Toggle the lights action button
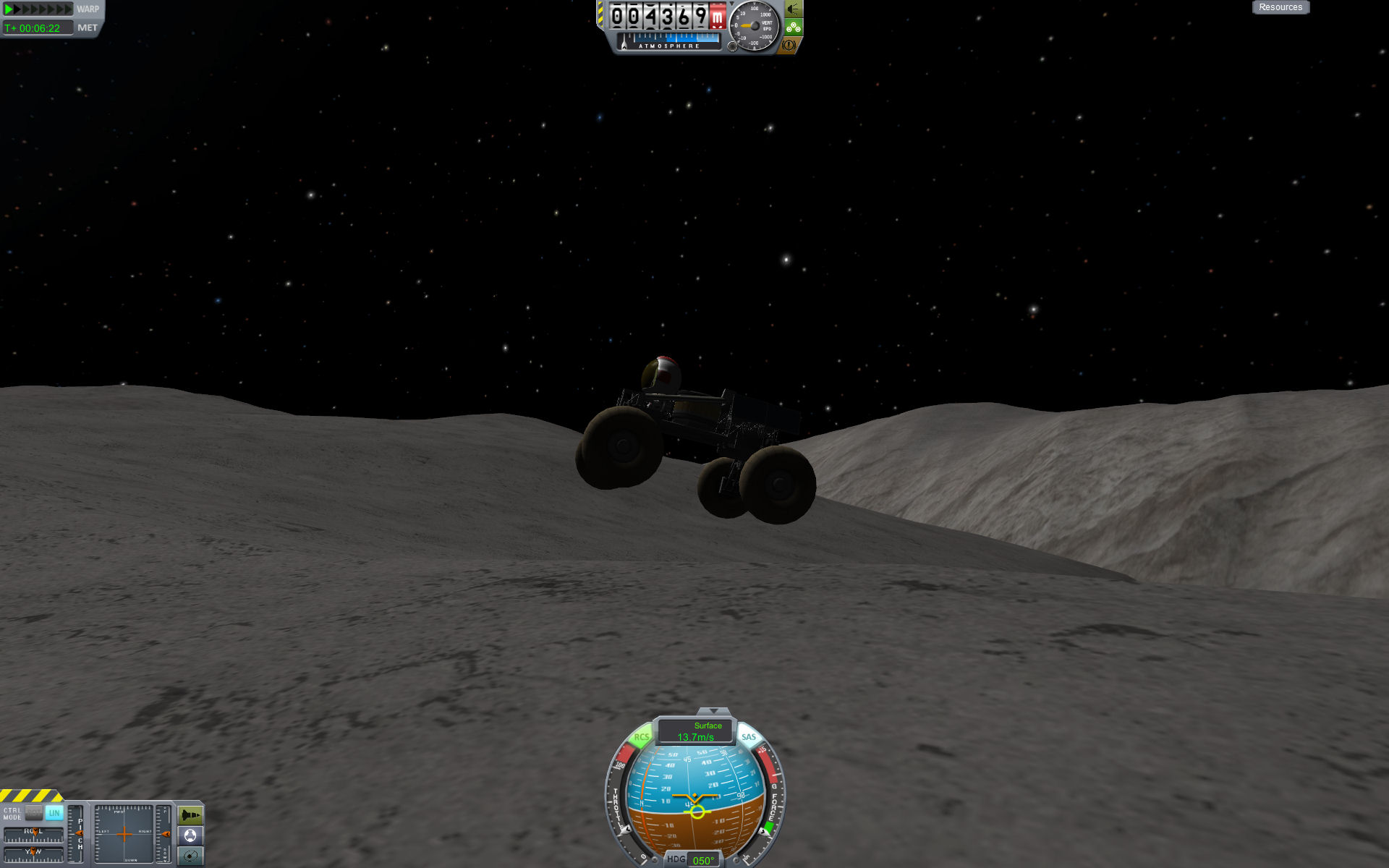1389x868 pixels. [x=794, y=9]
